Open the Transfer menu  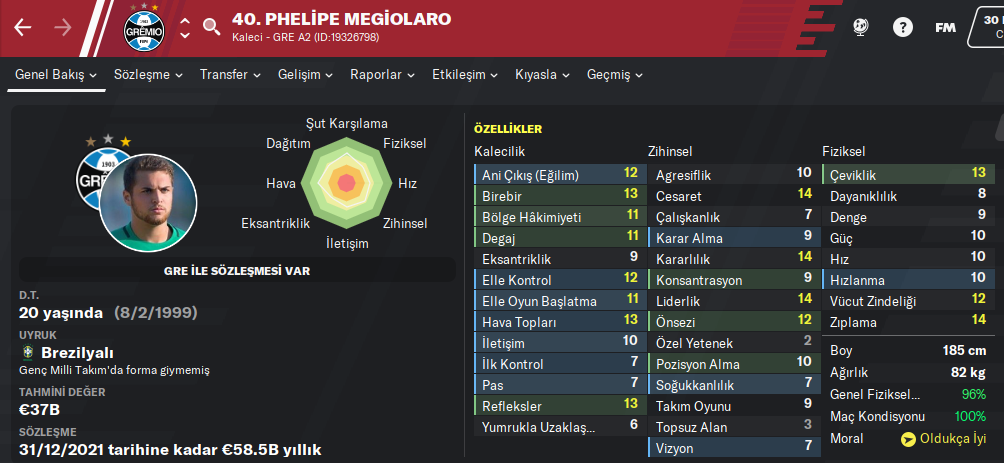click(230, 75)
